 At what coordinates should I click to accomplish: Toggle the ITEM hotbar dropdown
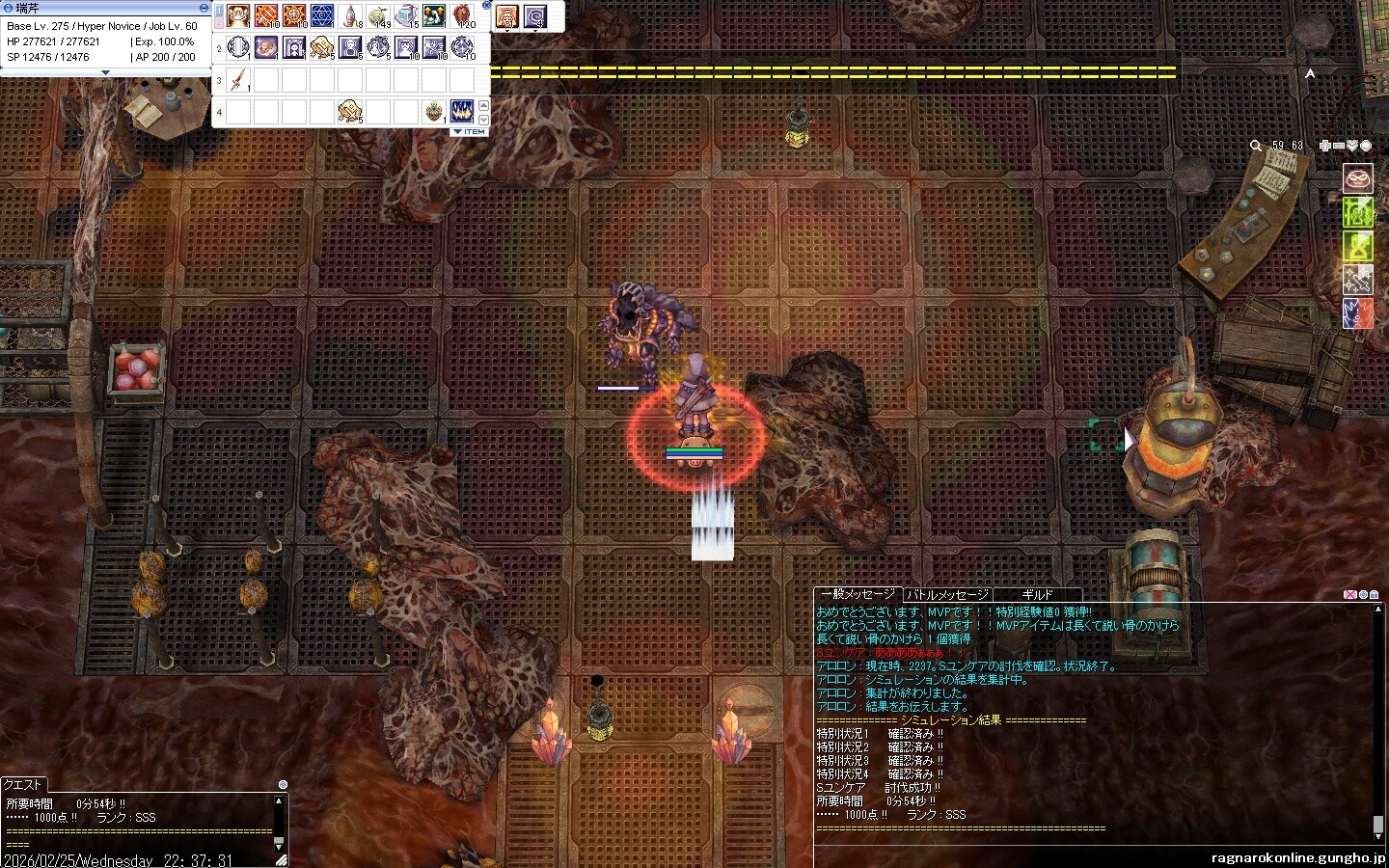point(470,131)
